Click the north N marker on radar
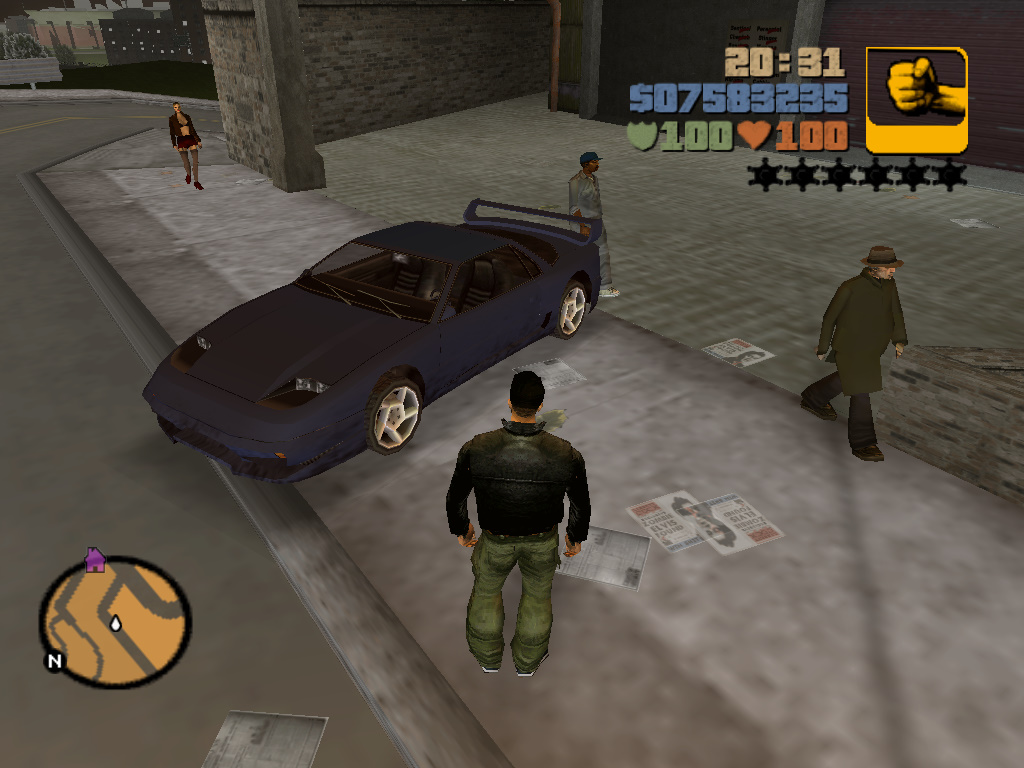The image size is (1024, 768). point(53,661)
